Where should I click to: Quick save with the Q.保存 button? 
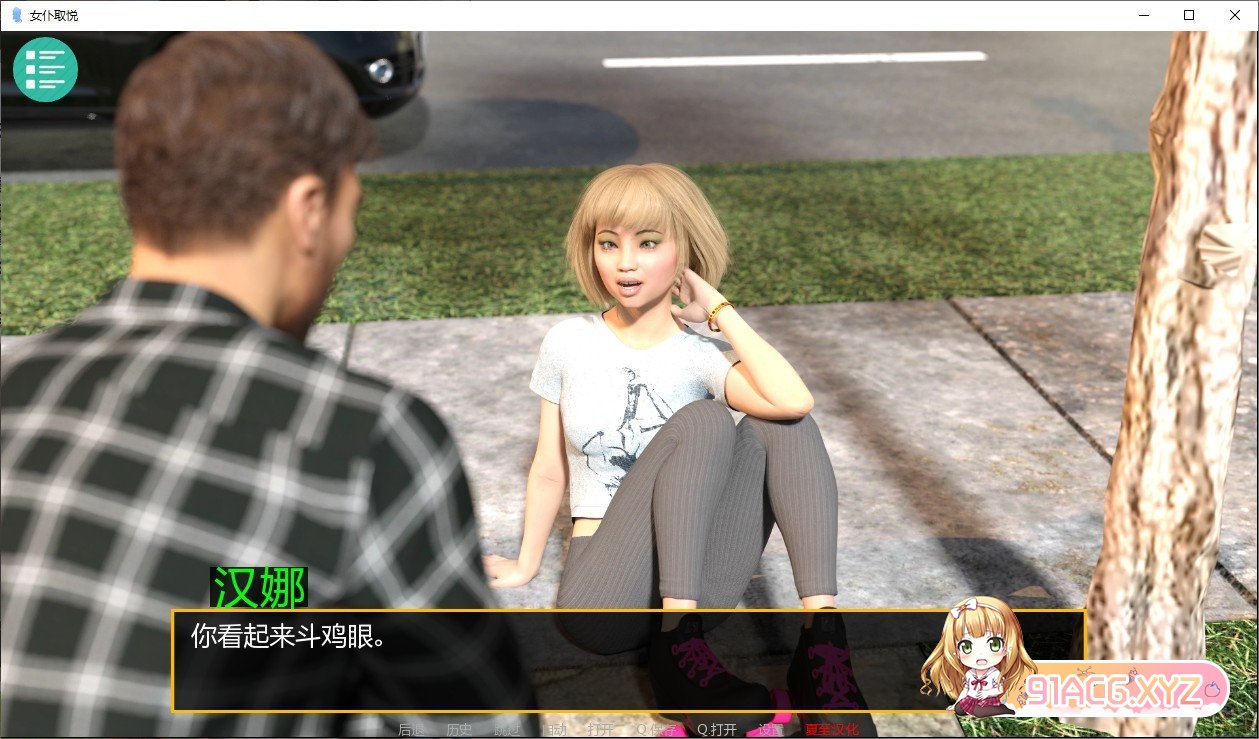[x=656, y=730]
